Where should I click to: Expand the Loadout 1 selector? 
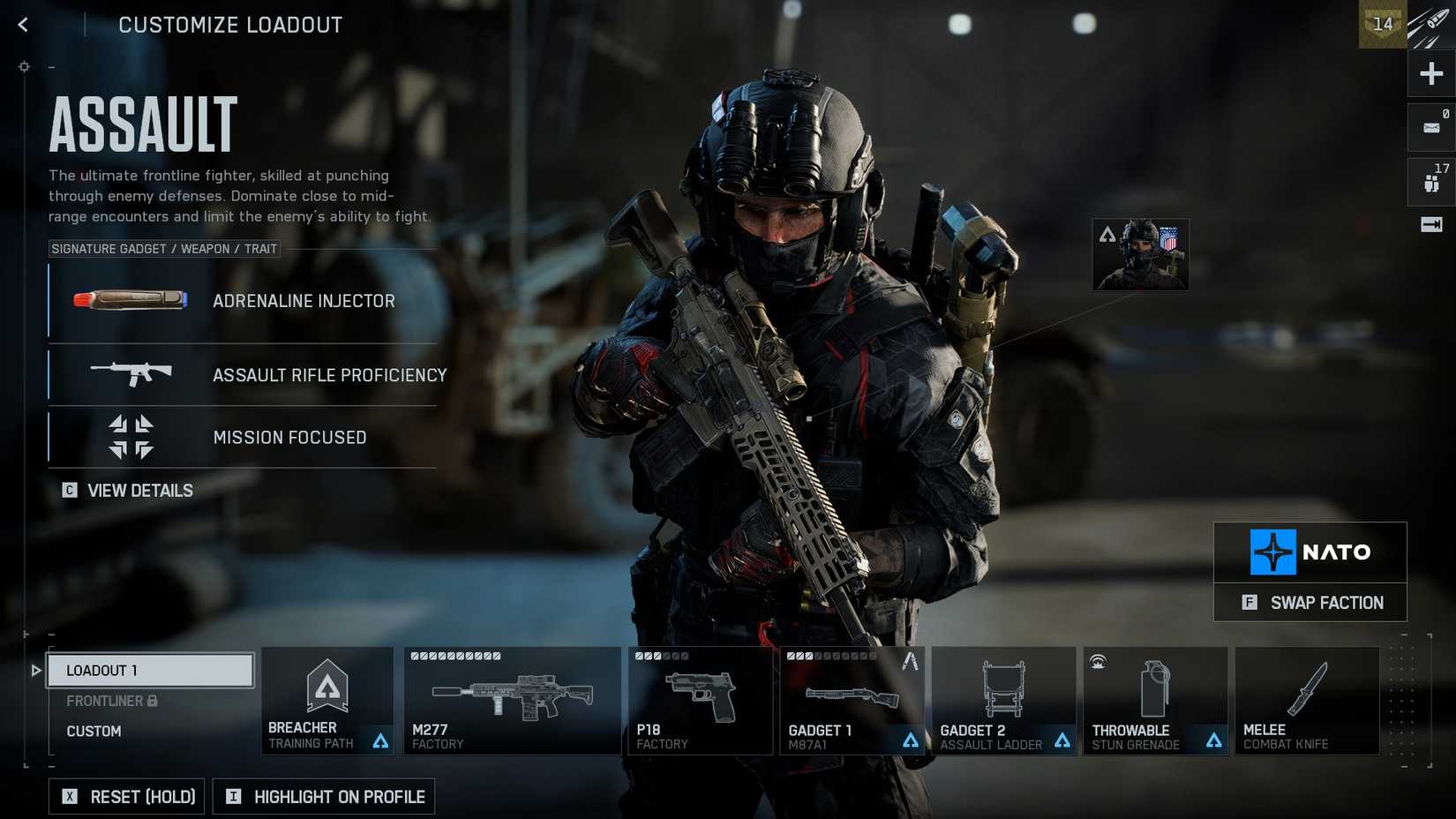pos(150,670)
